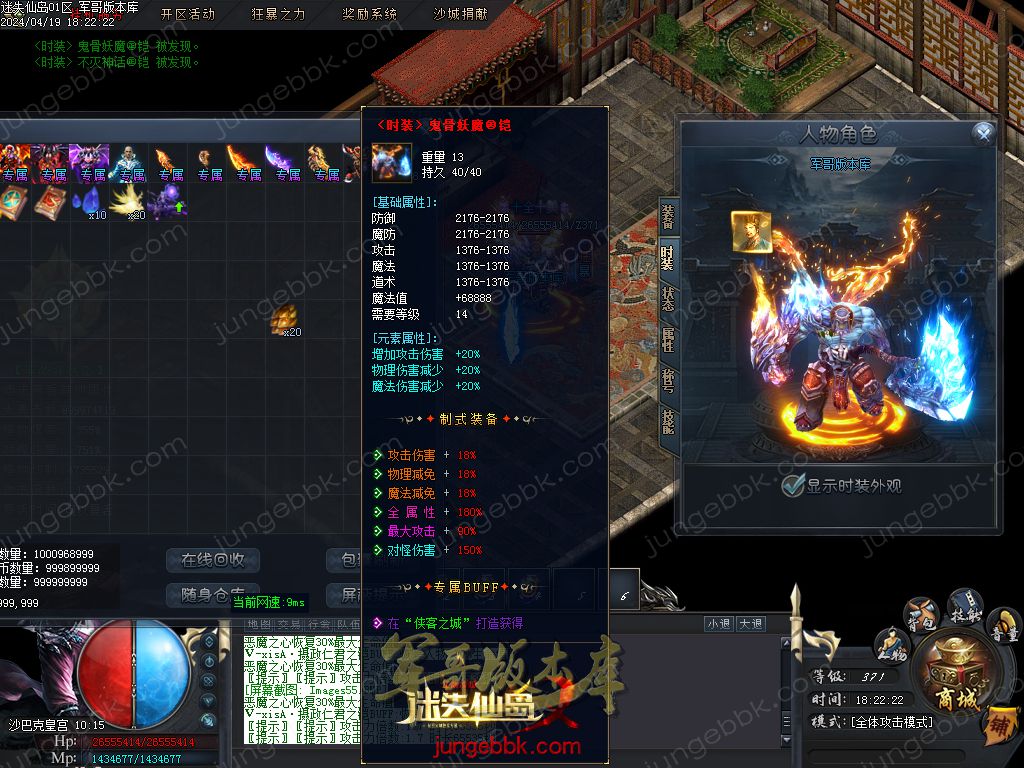The height and width of the screenshot is (768, 1024).
Task: Click the 大退 exit button
Action: click(751, 624)
